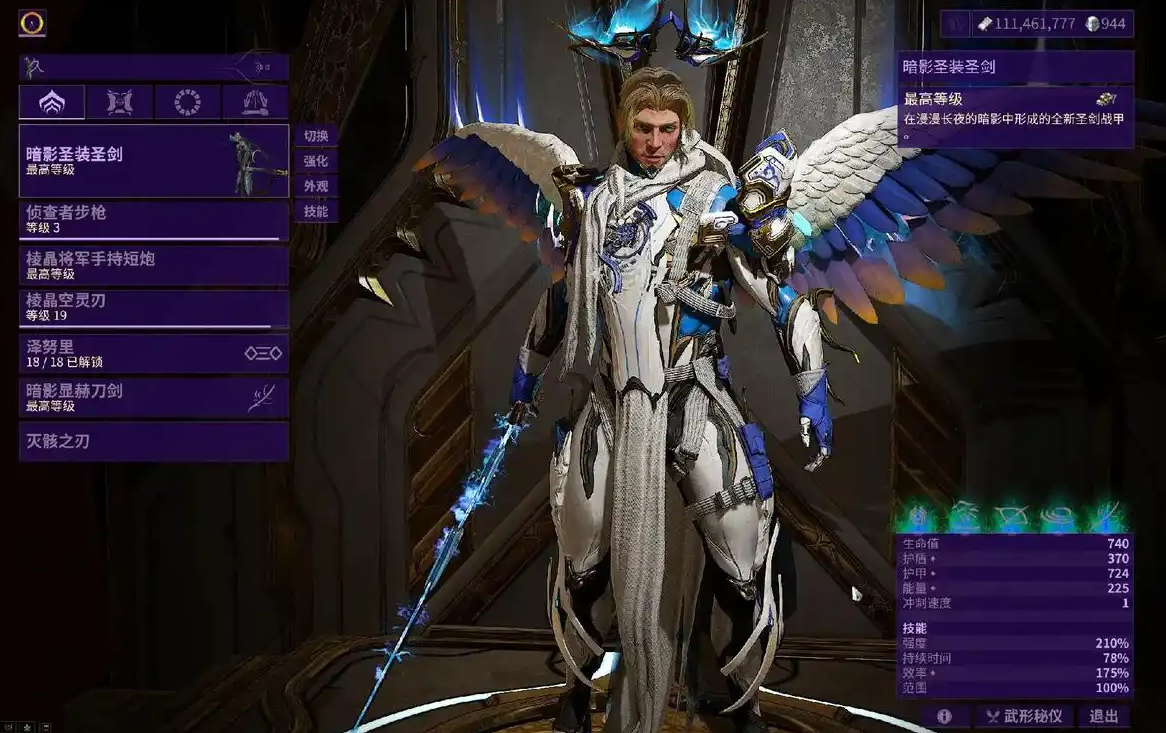Switch to the warframe helmet tab
This screenshot has width=1166, height=733.
coord(51,102)
